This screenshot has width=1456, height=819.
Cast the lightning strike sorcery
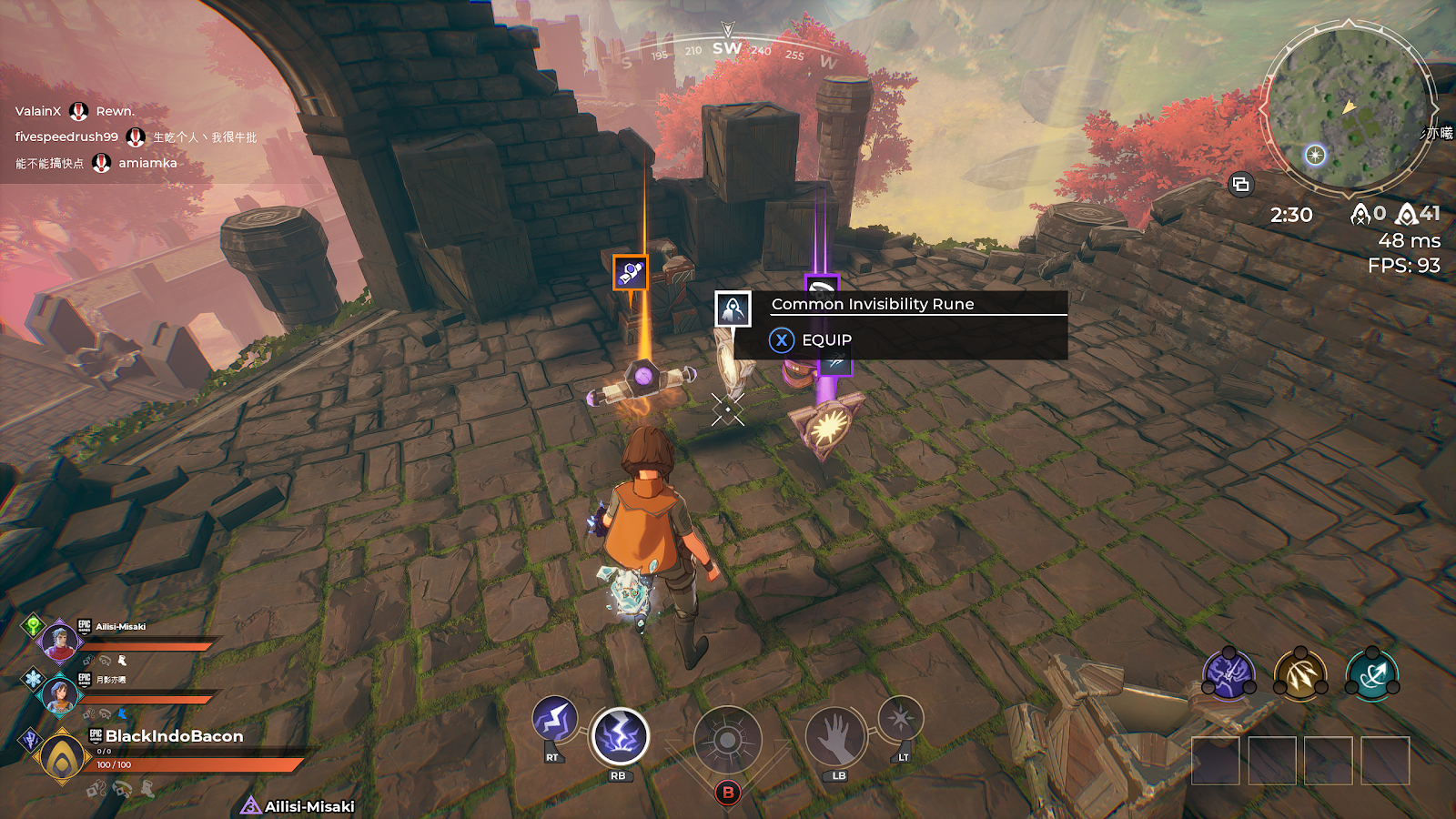coord(620,736)
